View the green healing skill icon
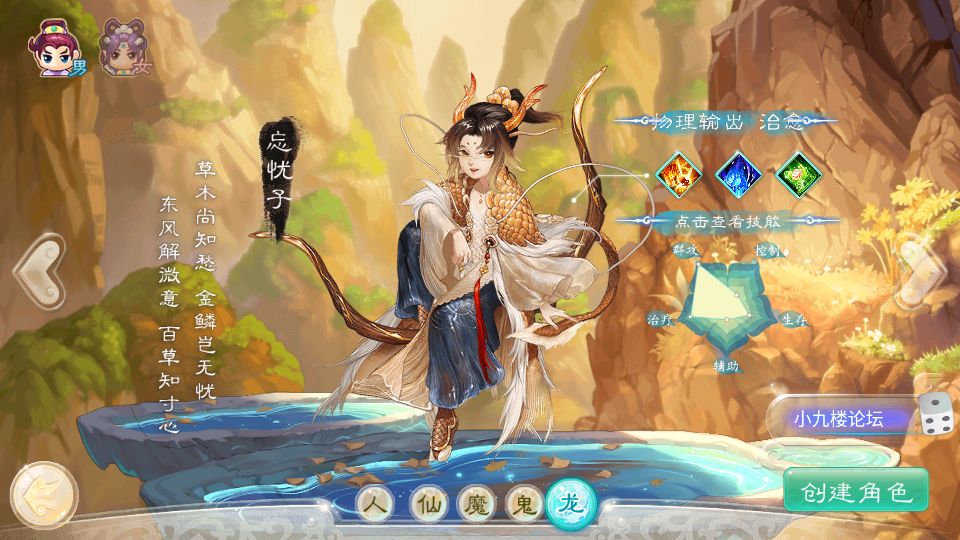This screenshot has width=960, height=540. click(x=798, y=174)
